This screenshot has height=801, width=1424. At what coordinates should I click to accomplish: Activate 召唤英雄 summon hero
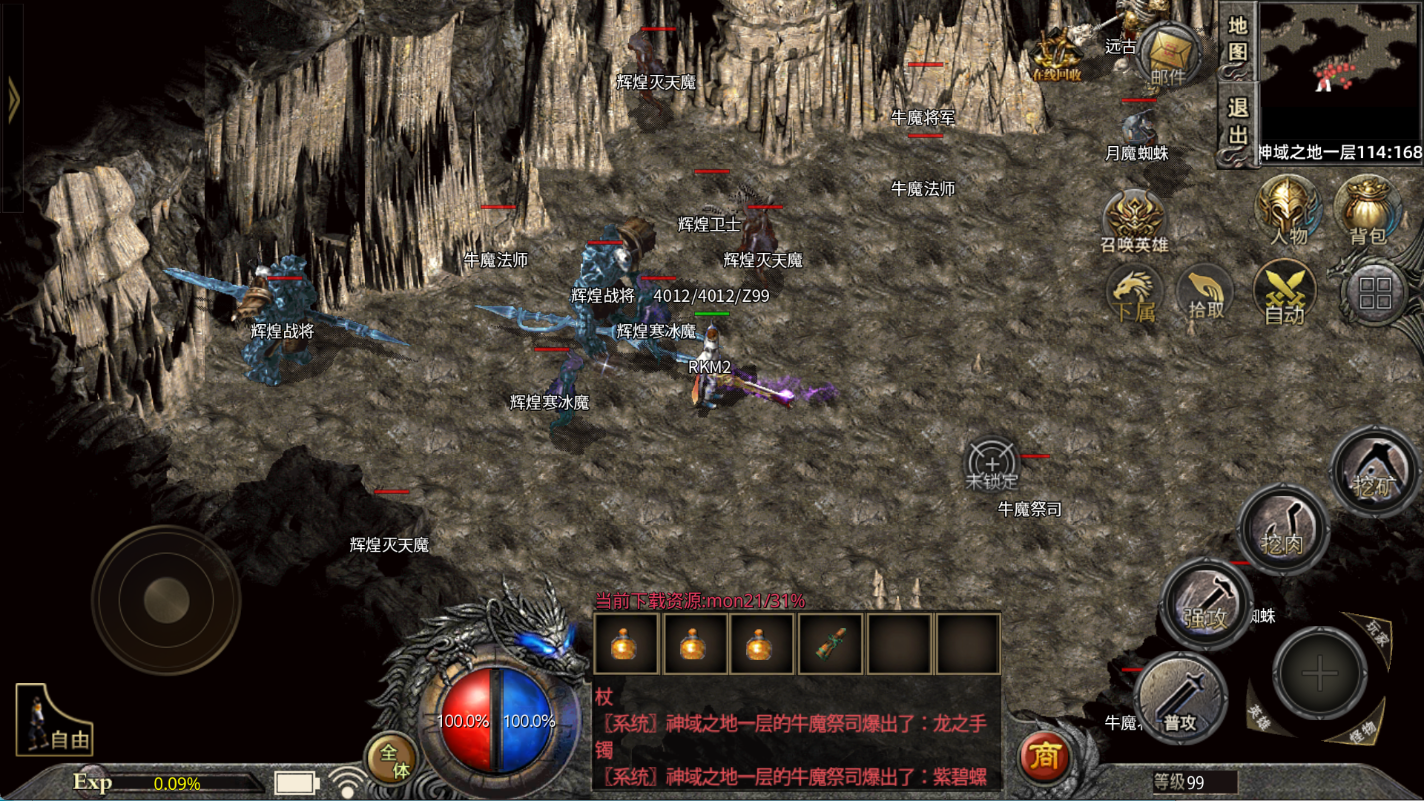[x=1134, y=222]
